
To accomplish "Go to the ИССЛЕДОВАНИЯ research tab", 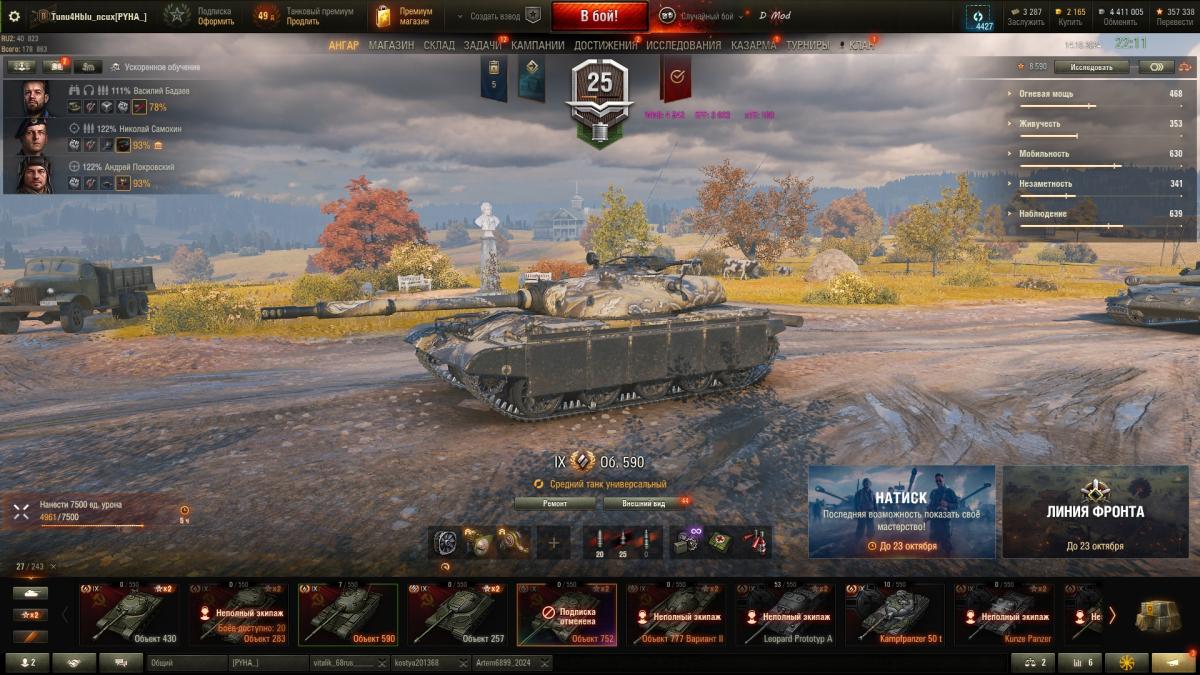I will [683, 45].
